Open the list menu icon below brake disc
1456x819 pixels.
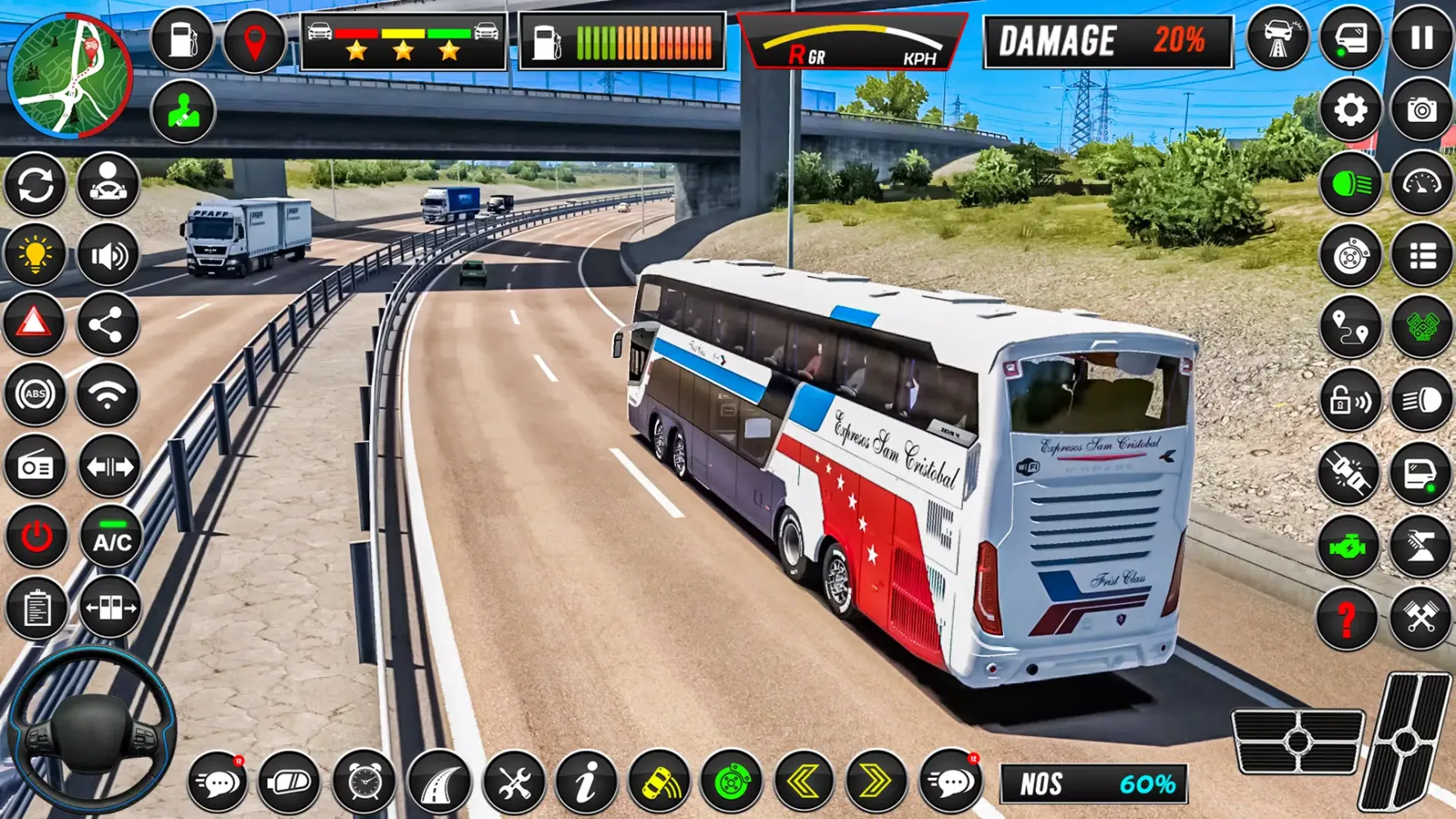pos(1425,253)
